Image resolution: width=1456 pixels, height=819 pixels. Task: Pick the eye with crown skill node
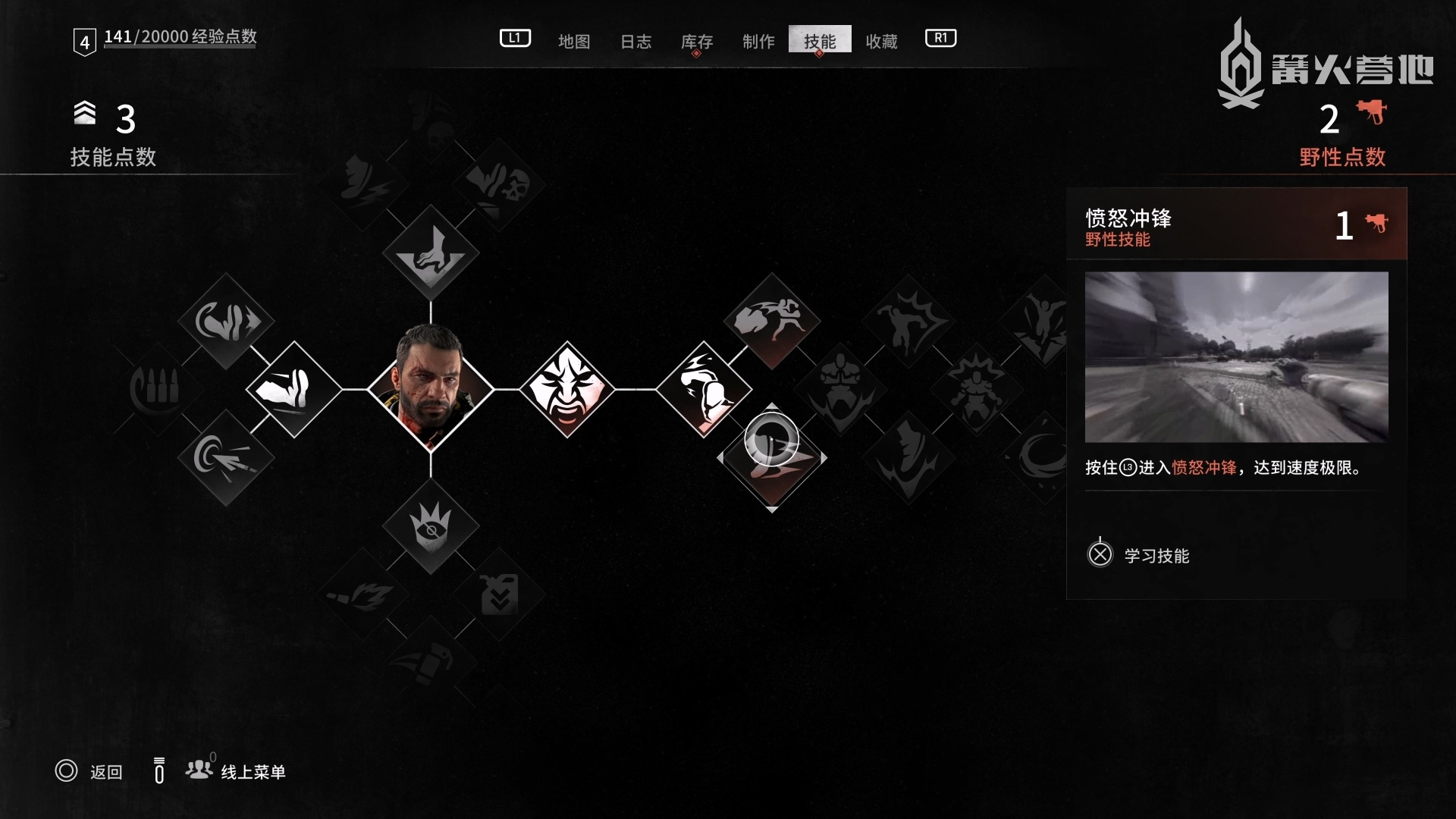[431, 526]
